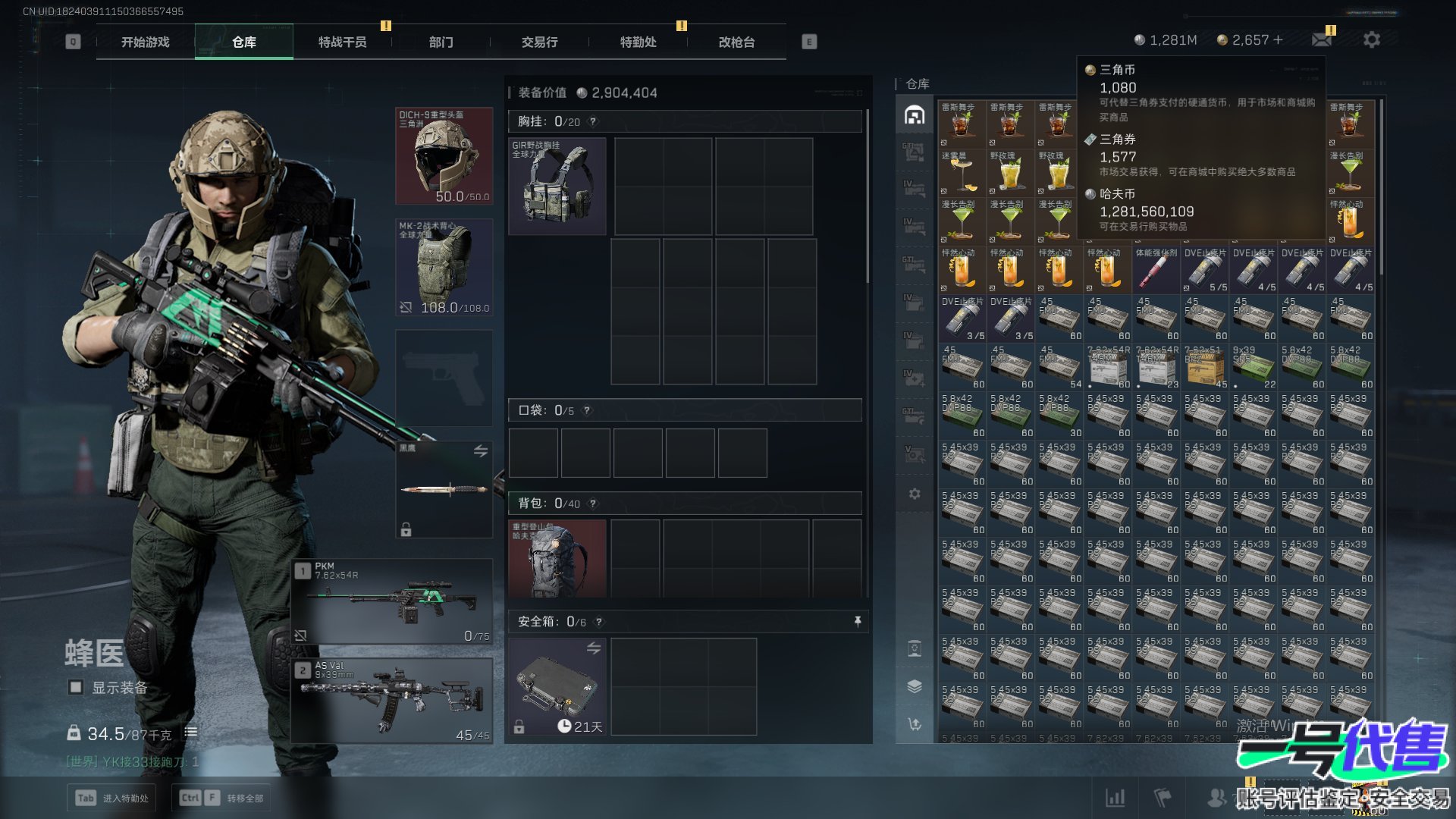The image size is (1456, 819).
Task: Switch to the 特战干员 tab
Action: (x=342, y=42)
